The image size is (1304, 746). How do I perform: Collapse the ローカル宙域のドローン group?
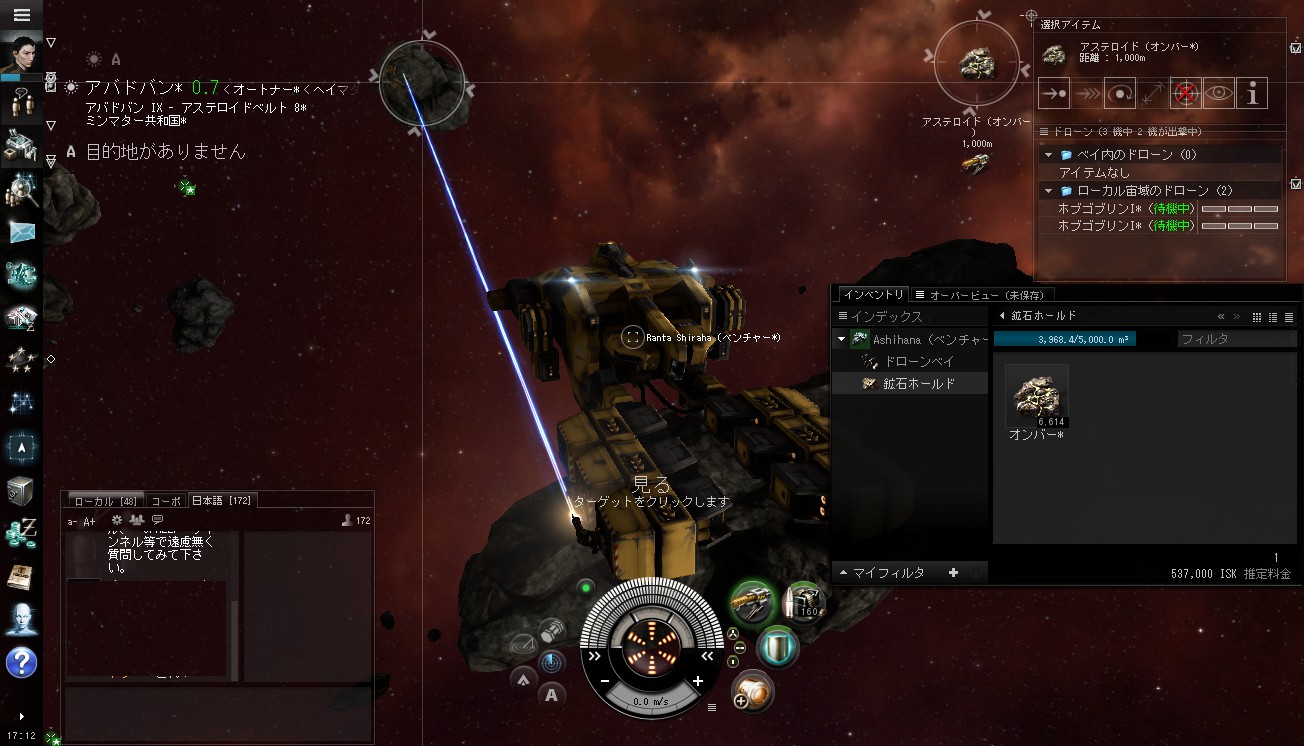pos(1049,190)
